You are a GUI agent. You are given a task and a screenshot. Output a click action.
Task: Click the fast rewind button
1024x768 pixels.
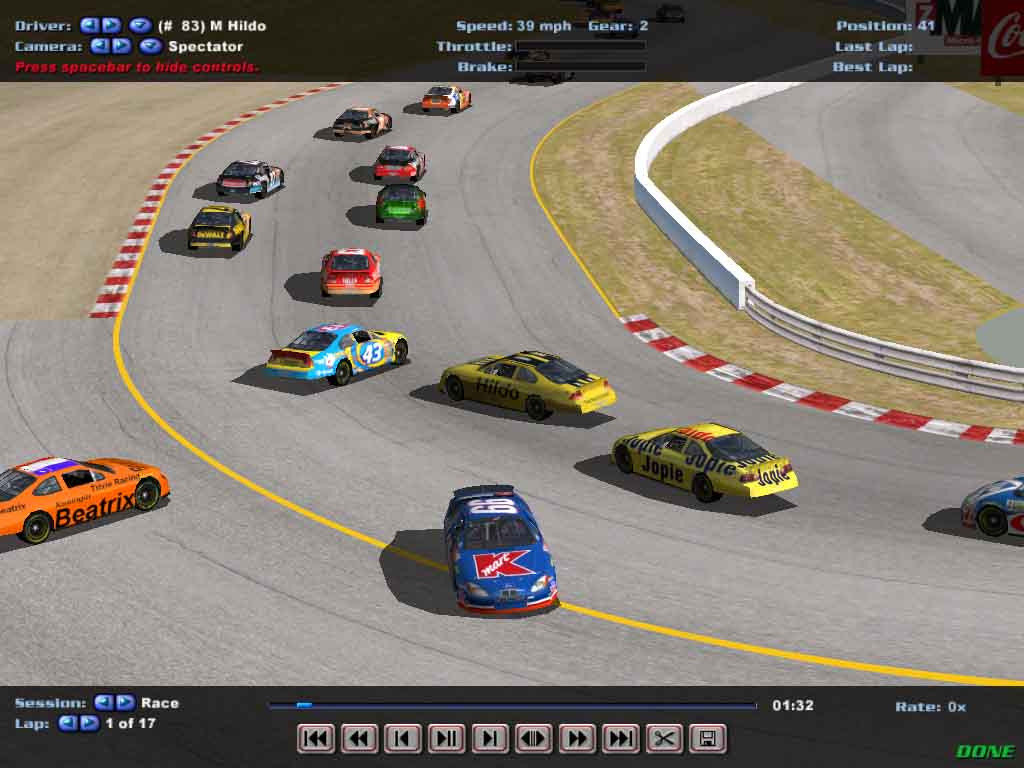(359, 739)
